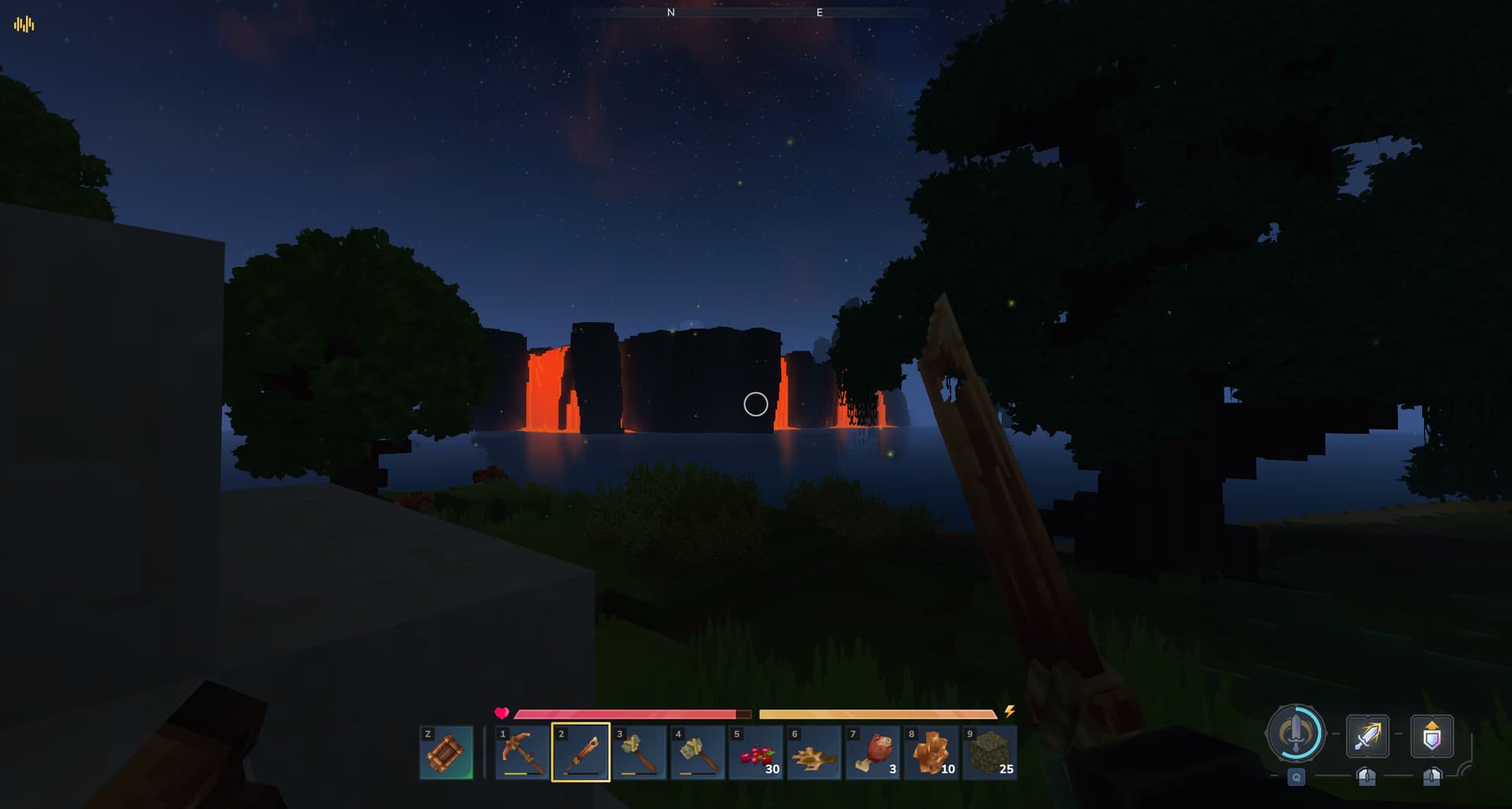Click the N marker on the compass bar
Viewport: 1512px width, 809px height.
point(670,13)
